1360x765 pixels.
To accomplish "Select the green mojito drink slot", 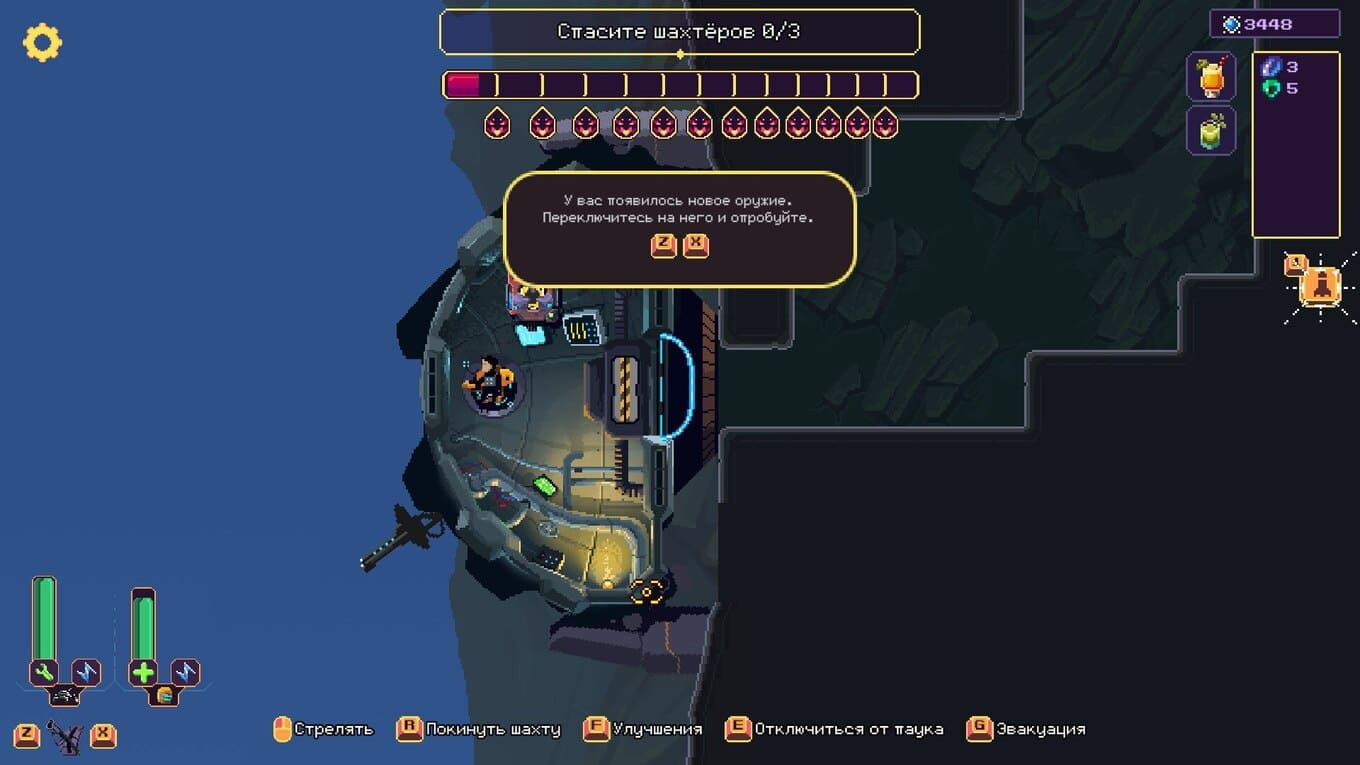I will click(x=1211, y=131).
